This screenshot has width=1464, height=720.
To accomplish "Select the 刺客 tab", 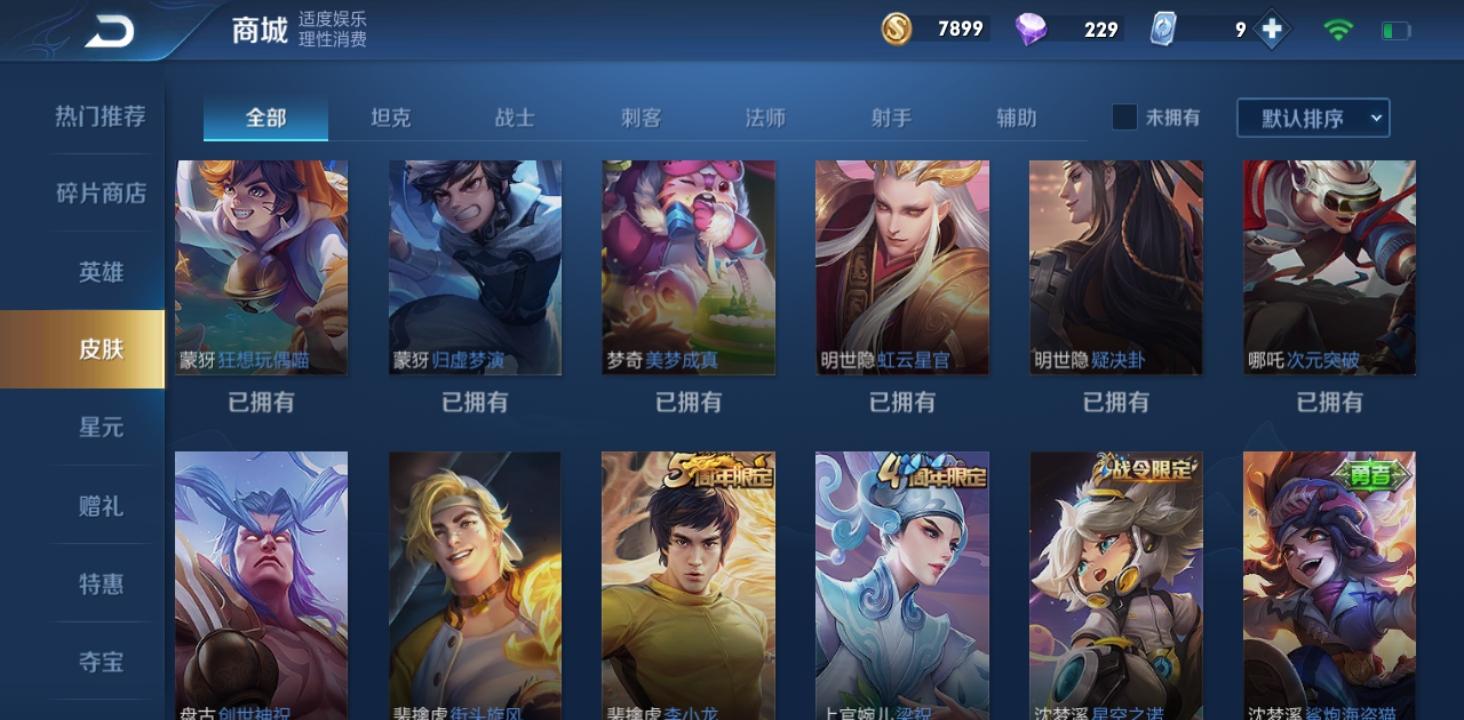I will click(640, 118).
